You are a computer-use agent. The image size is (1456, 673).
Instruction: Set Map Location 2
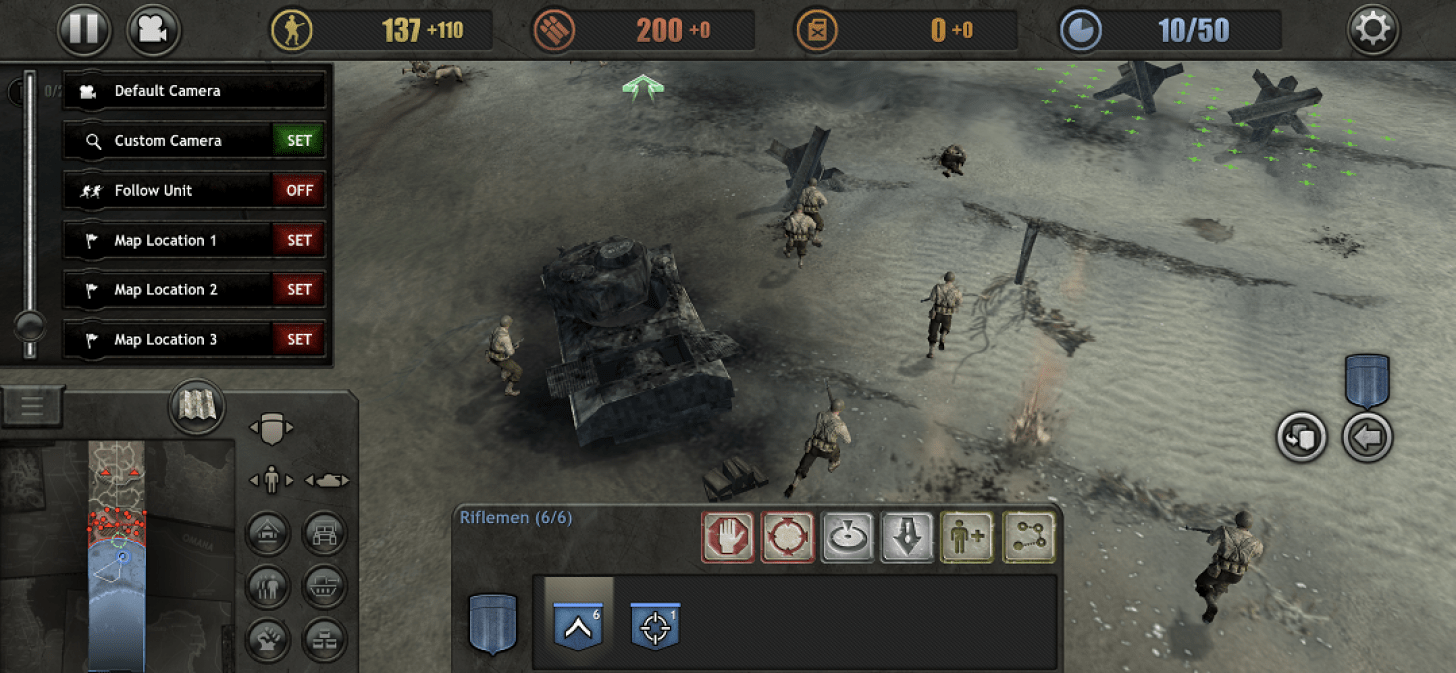pyautogui.click(x=299, y=290)
